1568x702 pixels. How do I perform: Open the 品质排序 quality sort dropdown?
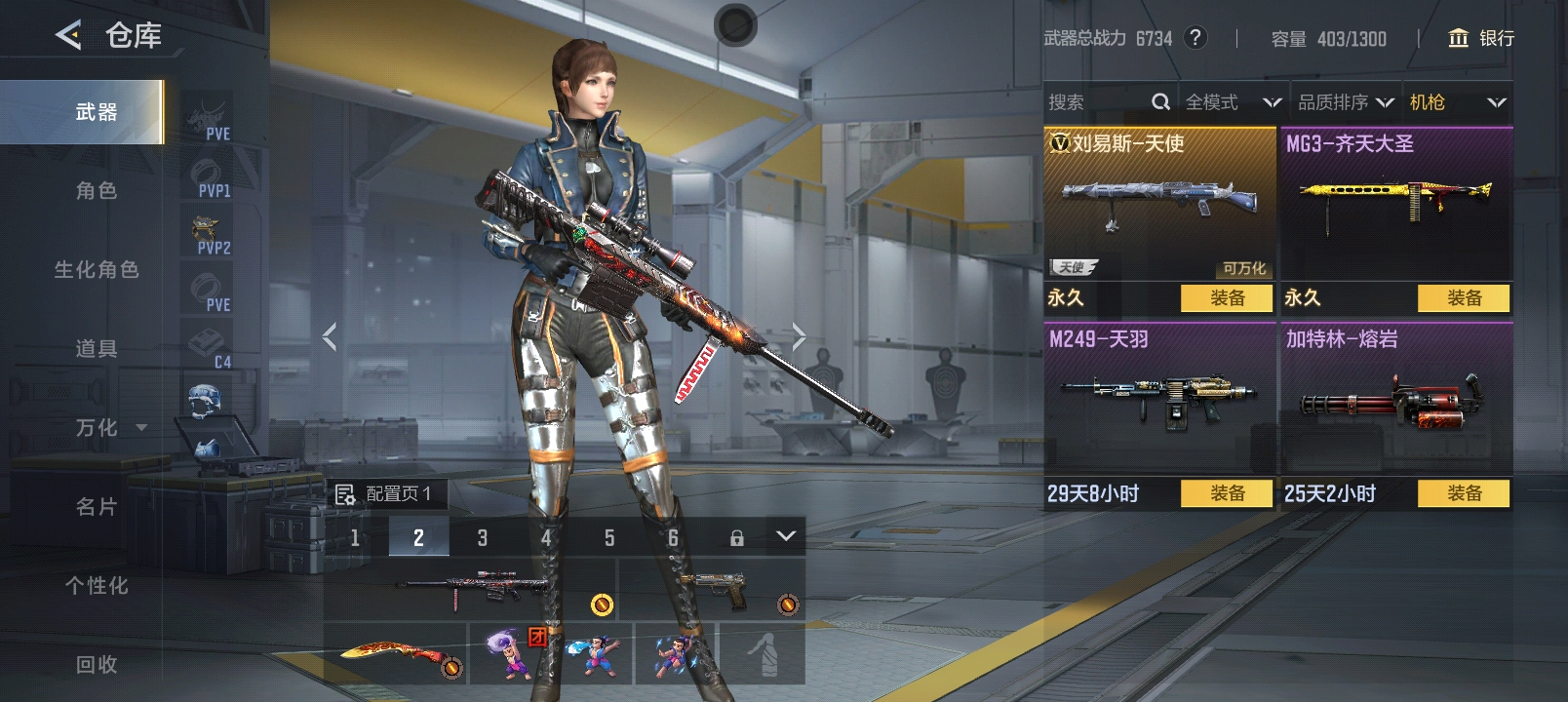(x=1345, y=102)
